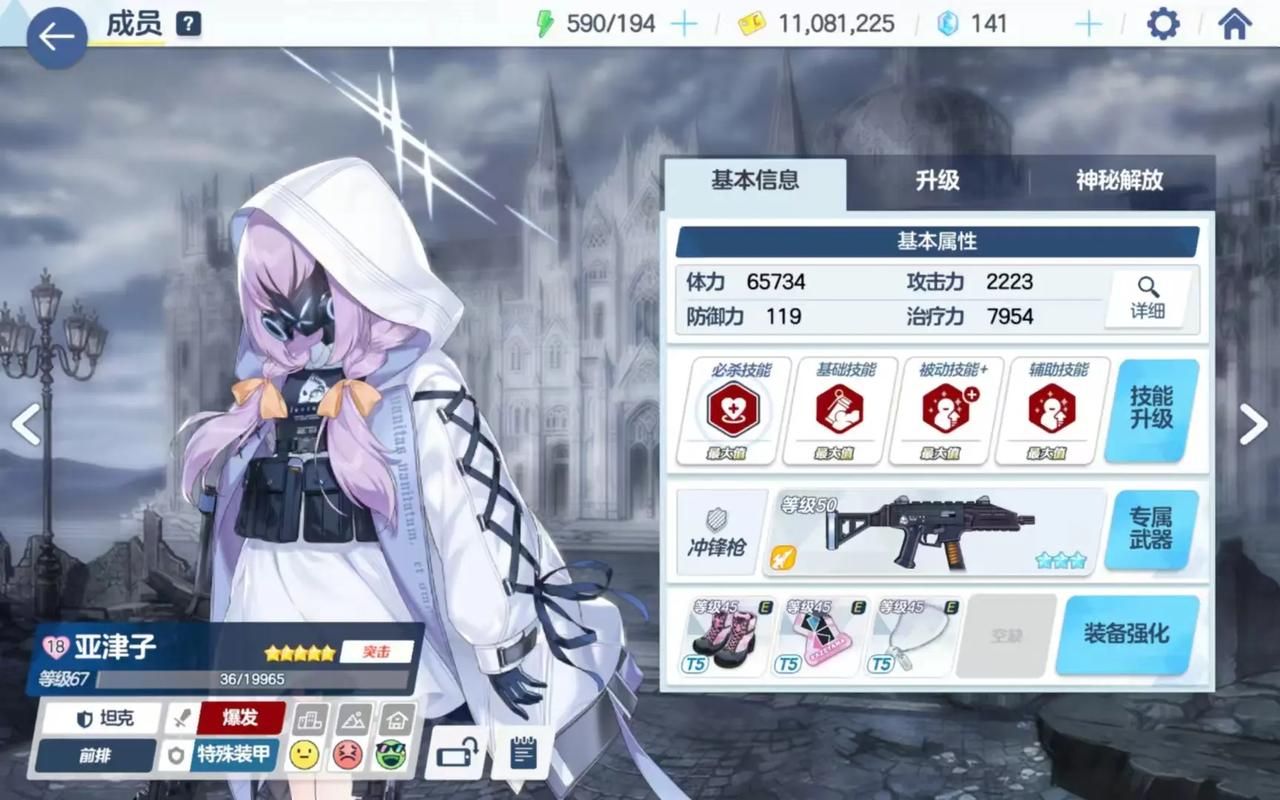
Task: Switch to the 神秘解放 tab
Action: 1119,181
